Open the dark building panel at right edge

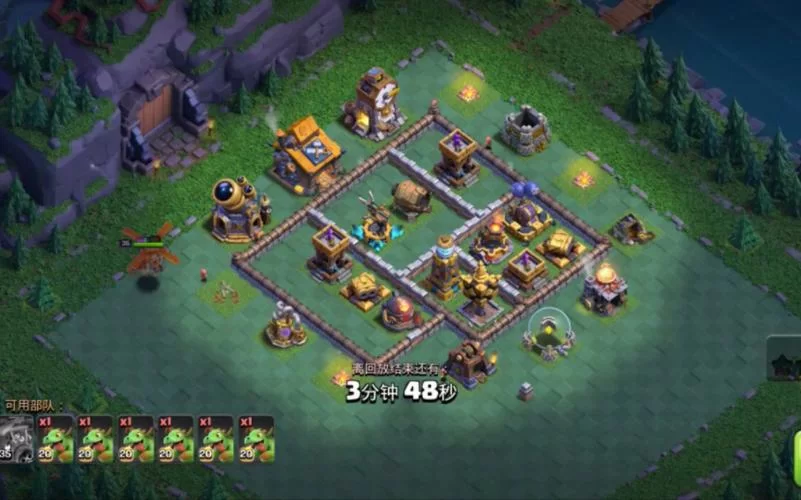pos(785,358)
